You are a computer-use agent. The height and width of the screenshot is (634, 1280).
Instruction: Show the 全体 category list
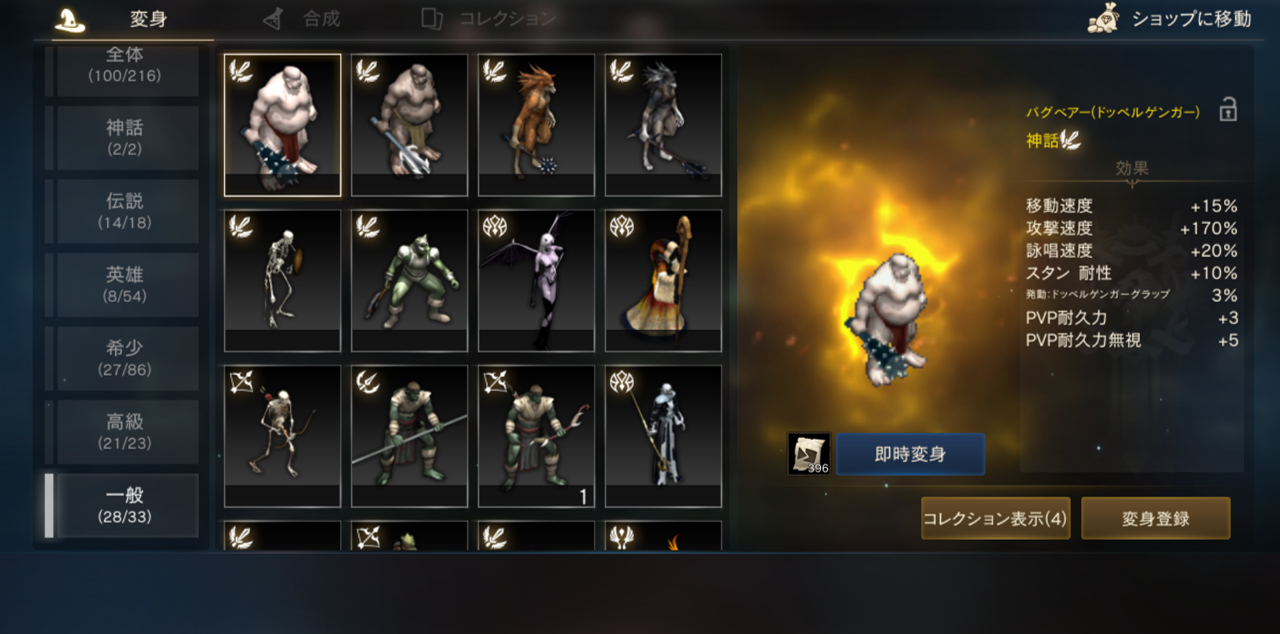click(126, 66)
